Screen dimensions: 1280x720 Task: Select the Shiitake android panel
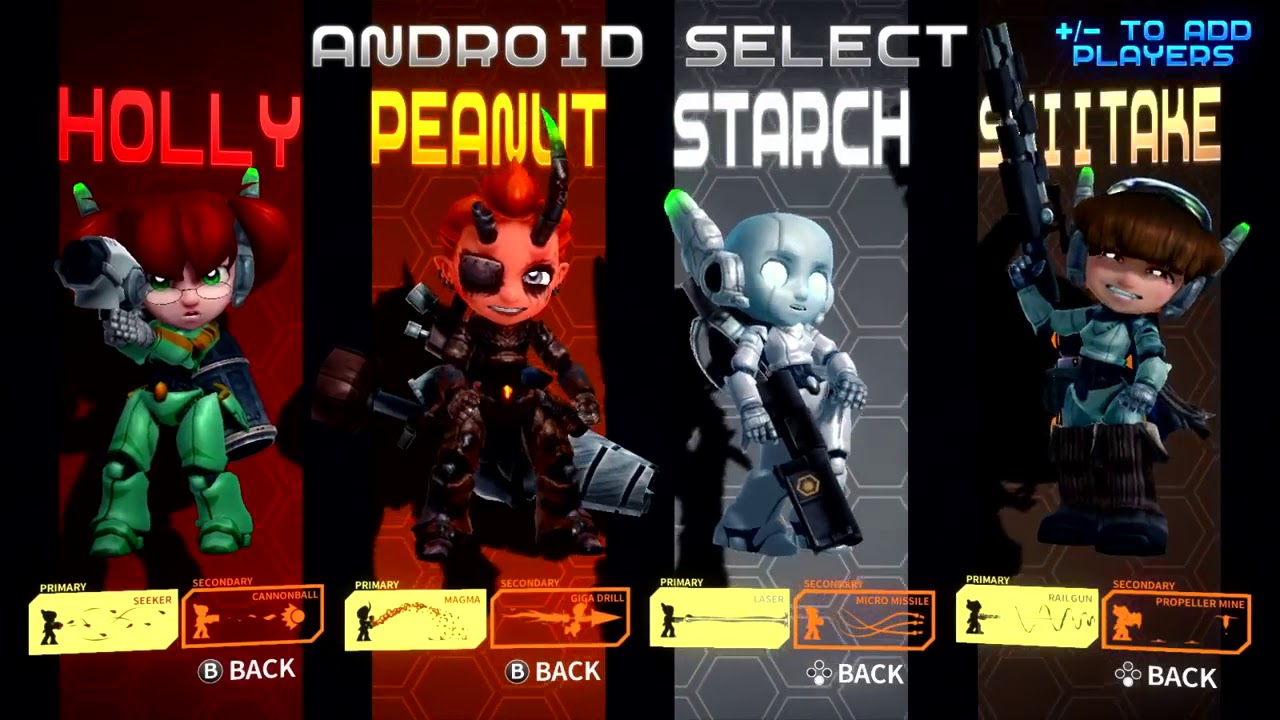pyautogui.click(x=1100, y=350)
